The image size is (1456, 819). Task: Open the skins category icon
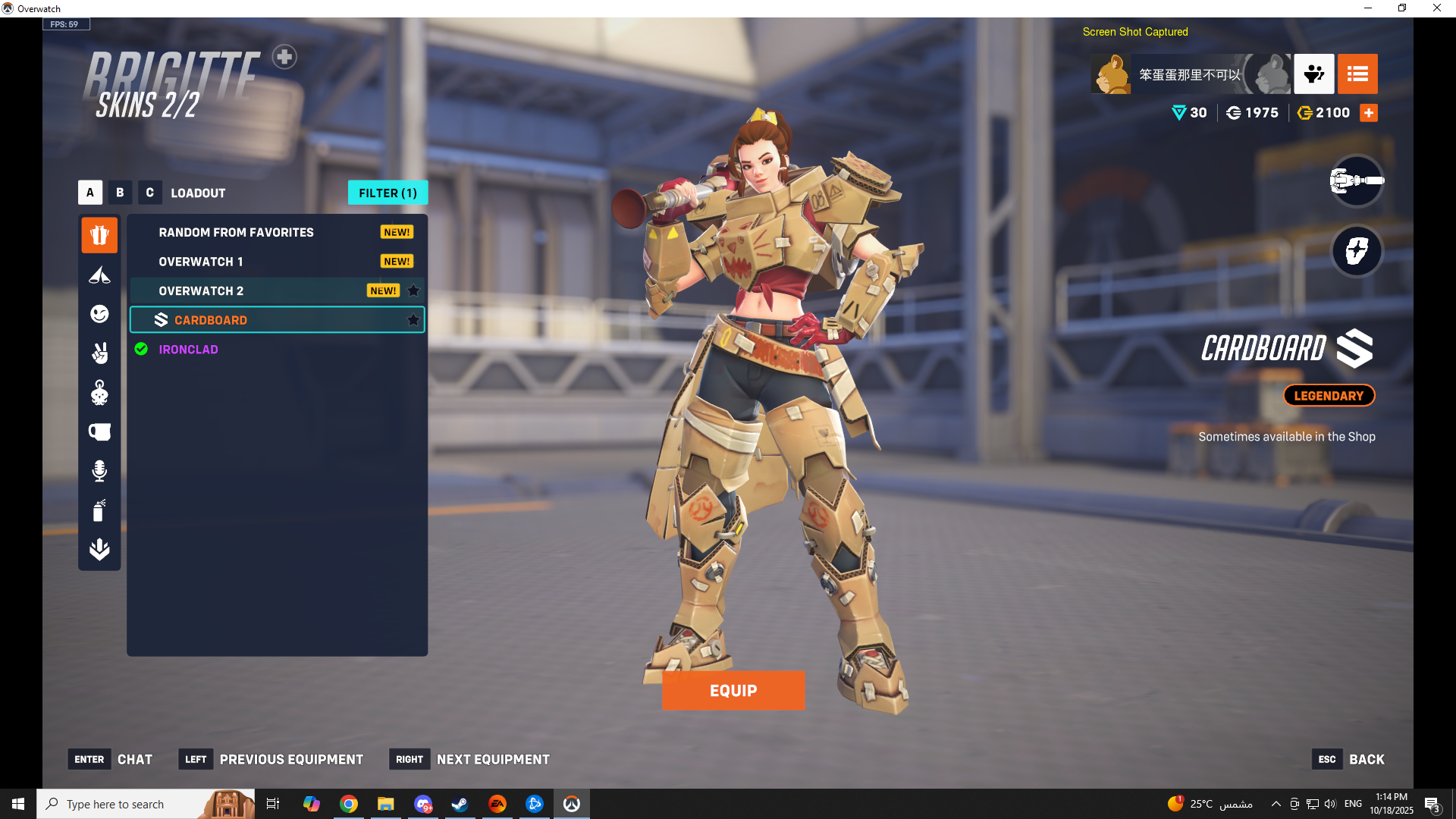pyautogui.click(x=99, y=235)
